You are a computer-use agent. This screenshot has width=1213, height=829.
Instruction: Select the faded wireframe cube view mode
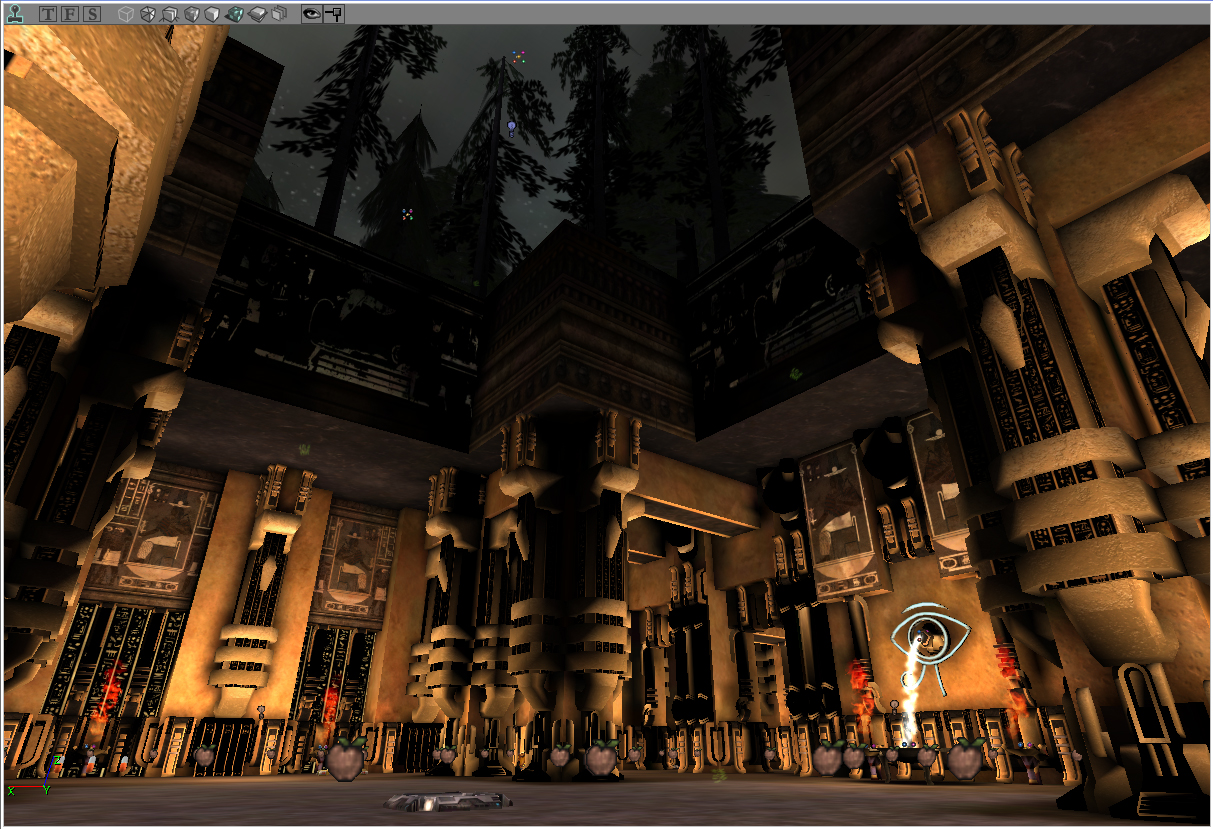125,14
